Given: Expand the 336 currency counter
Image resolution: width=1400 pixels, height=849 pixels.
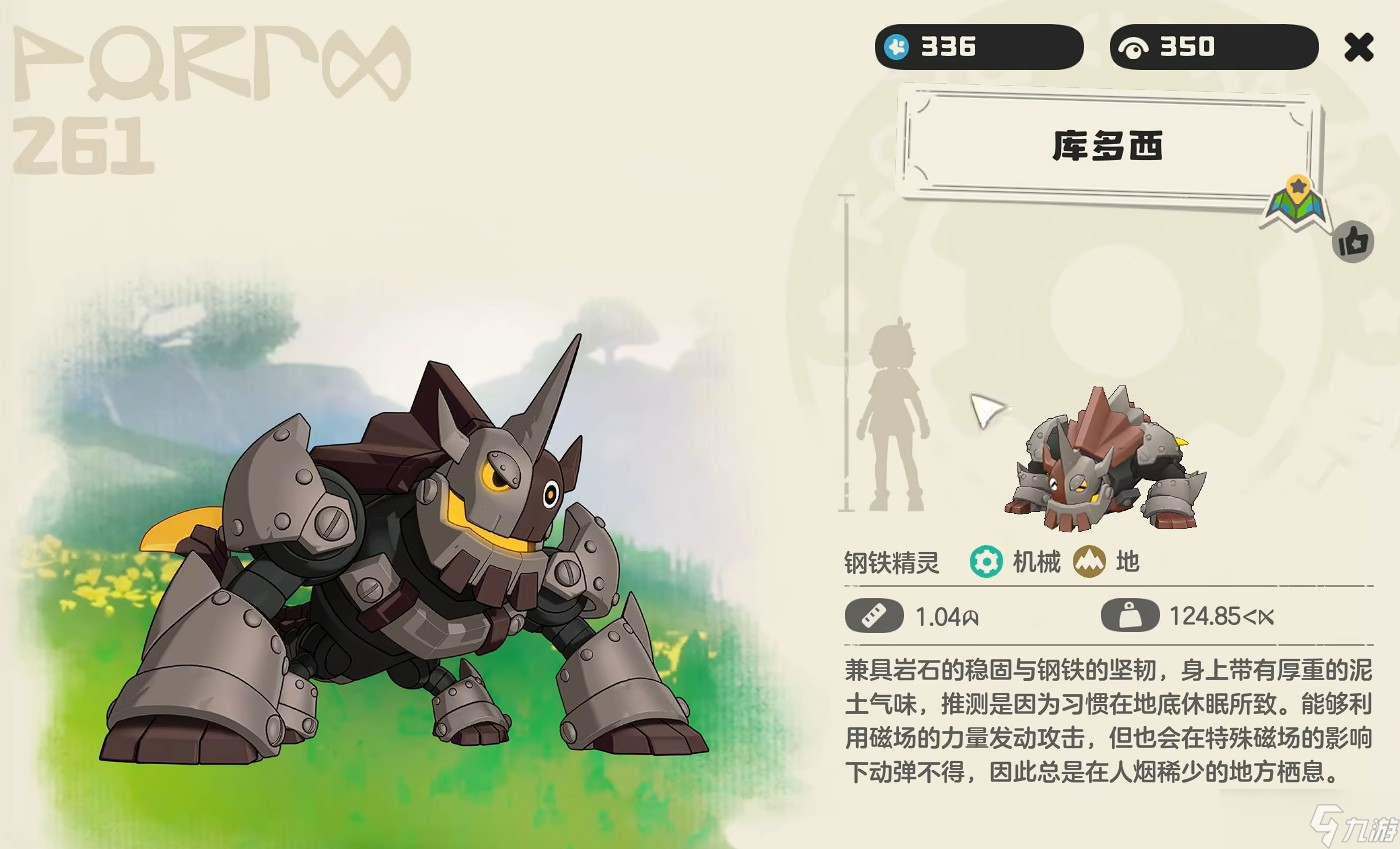Looking at the screenshot, I should 978,45.
